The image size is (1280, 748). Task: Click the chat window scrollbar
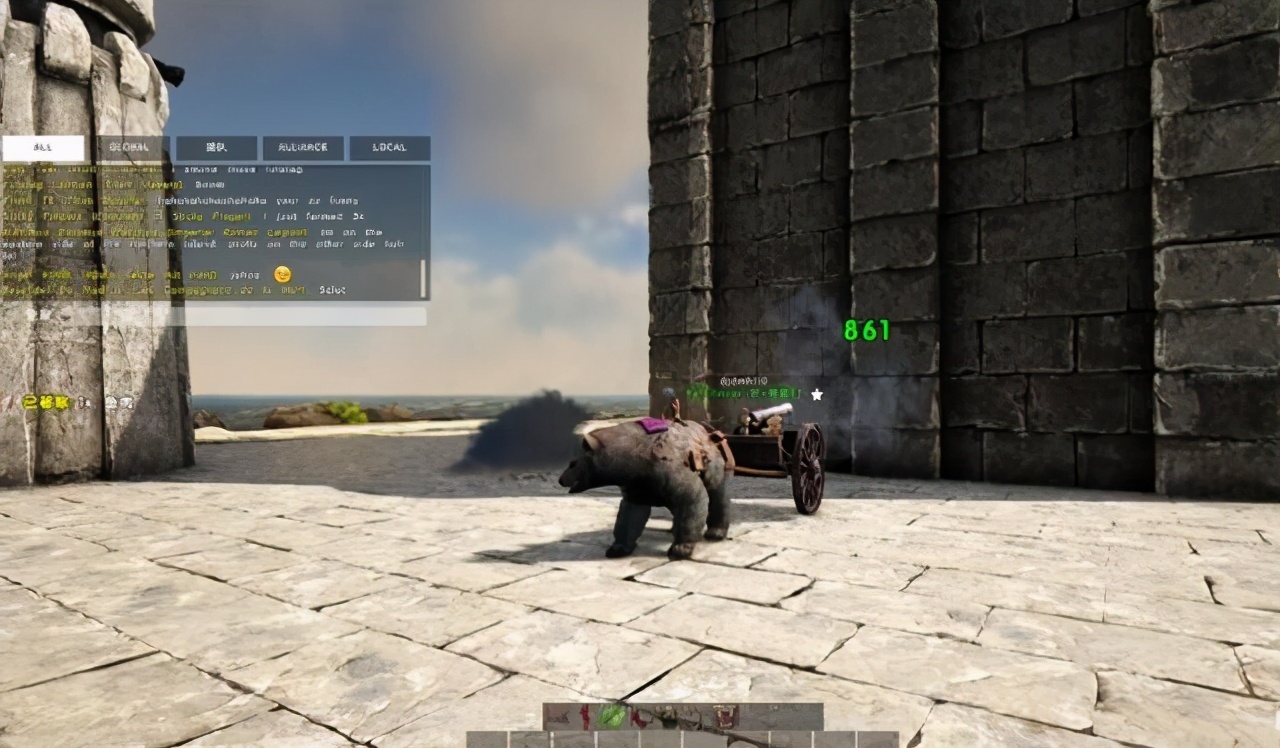point(423,279)
